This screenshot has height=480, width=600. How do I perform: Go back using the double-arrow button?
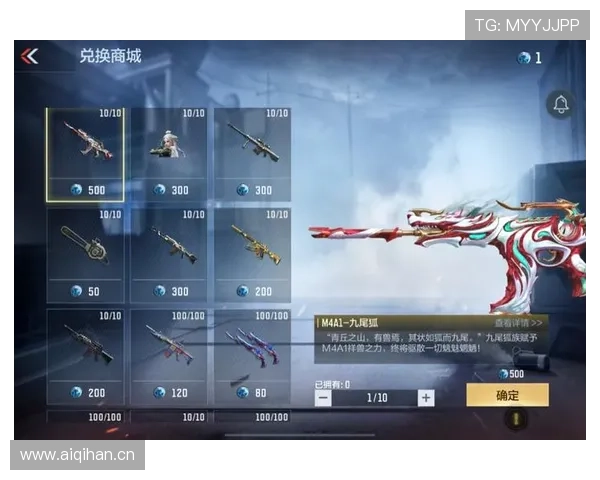pos(29,57)
